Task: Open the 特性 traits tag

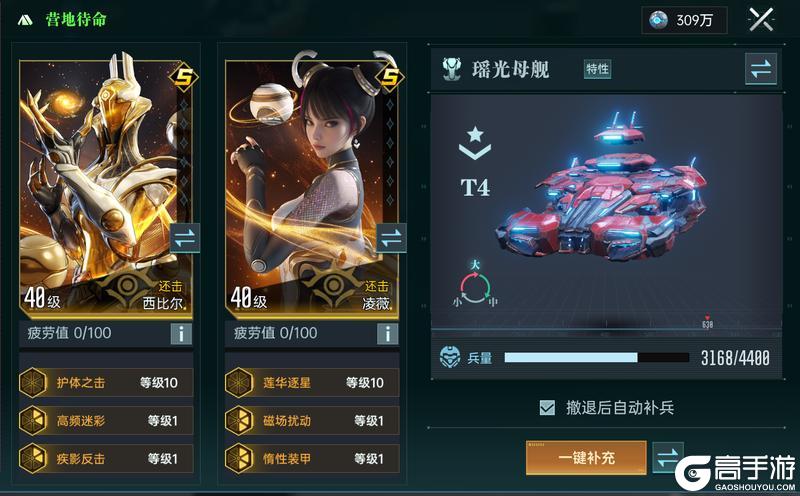Action: click(597, 69)
